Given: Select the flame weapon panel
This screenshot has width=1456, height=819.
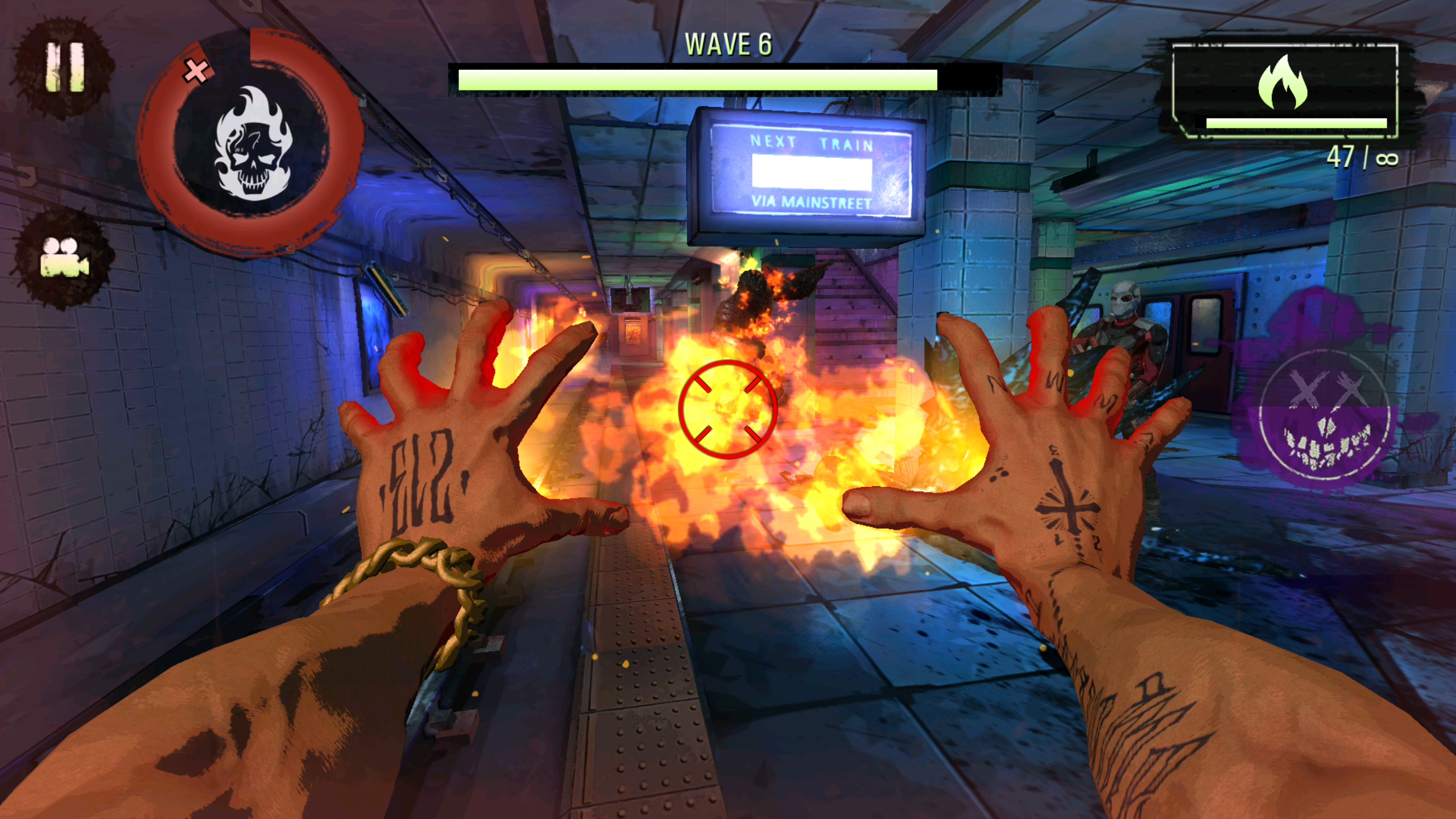Looking at the screenshot, I should (x=1284, y=90).
